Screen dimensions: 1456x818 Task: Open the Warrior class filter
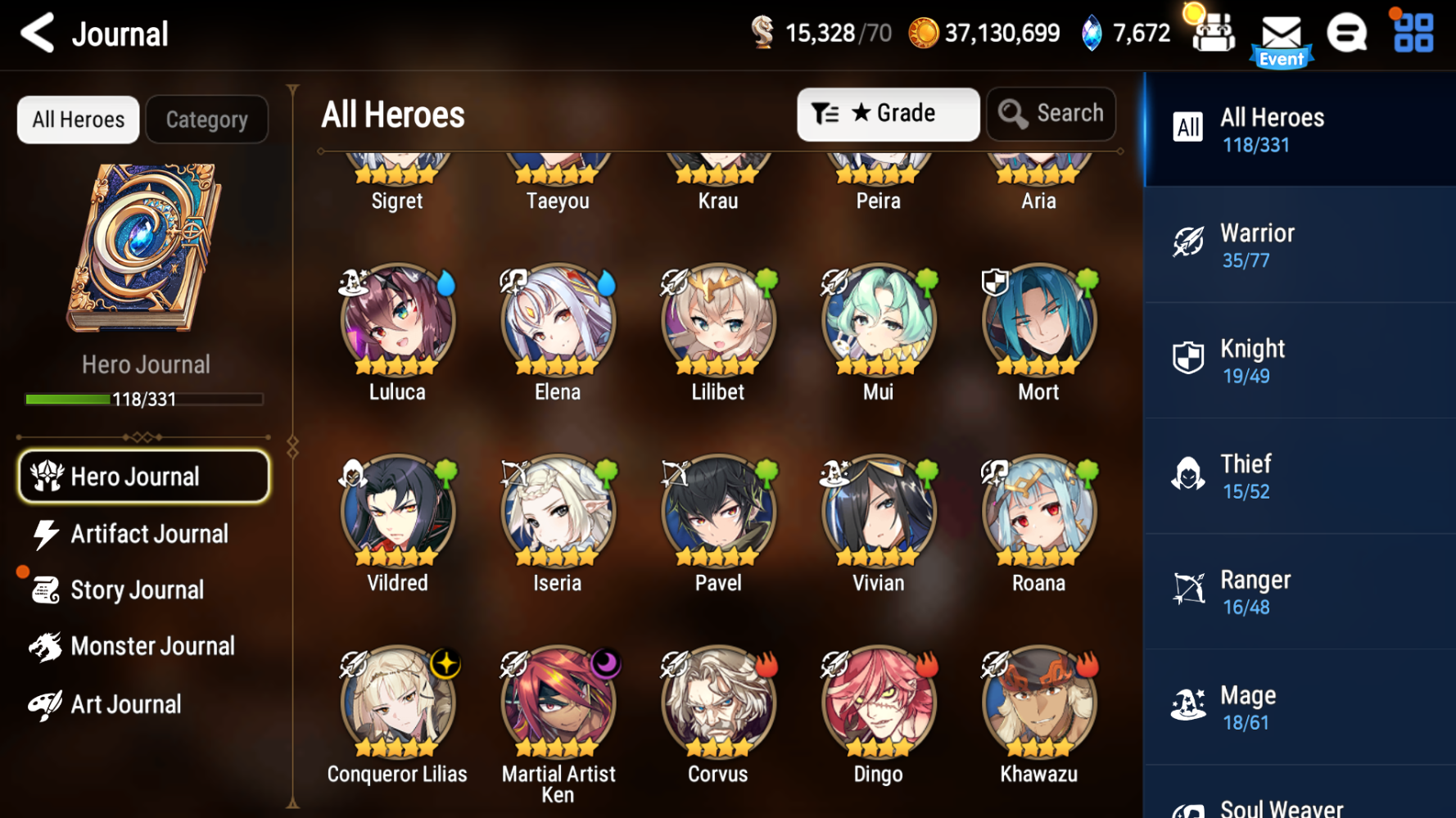pyautogui.click(x=1300, y=245)
